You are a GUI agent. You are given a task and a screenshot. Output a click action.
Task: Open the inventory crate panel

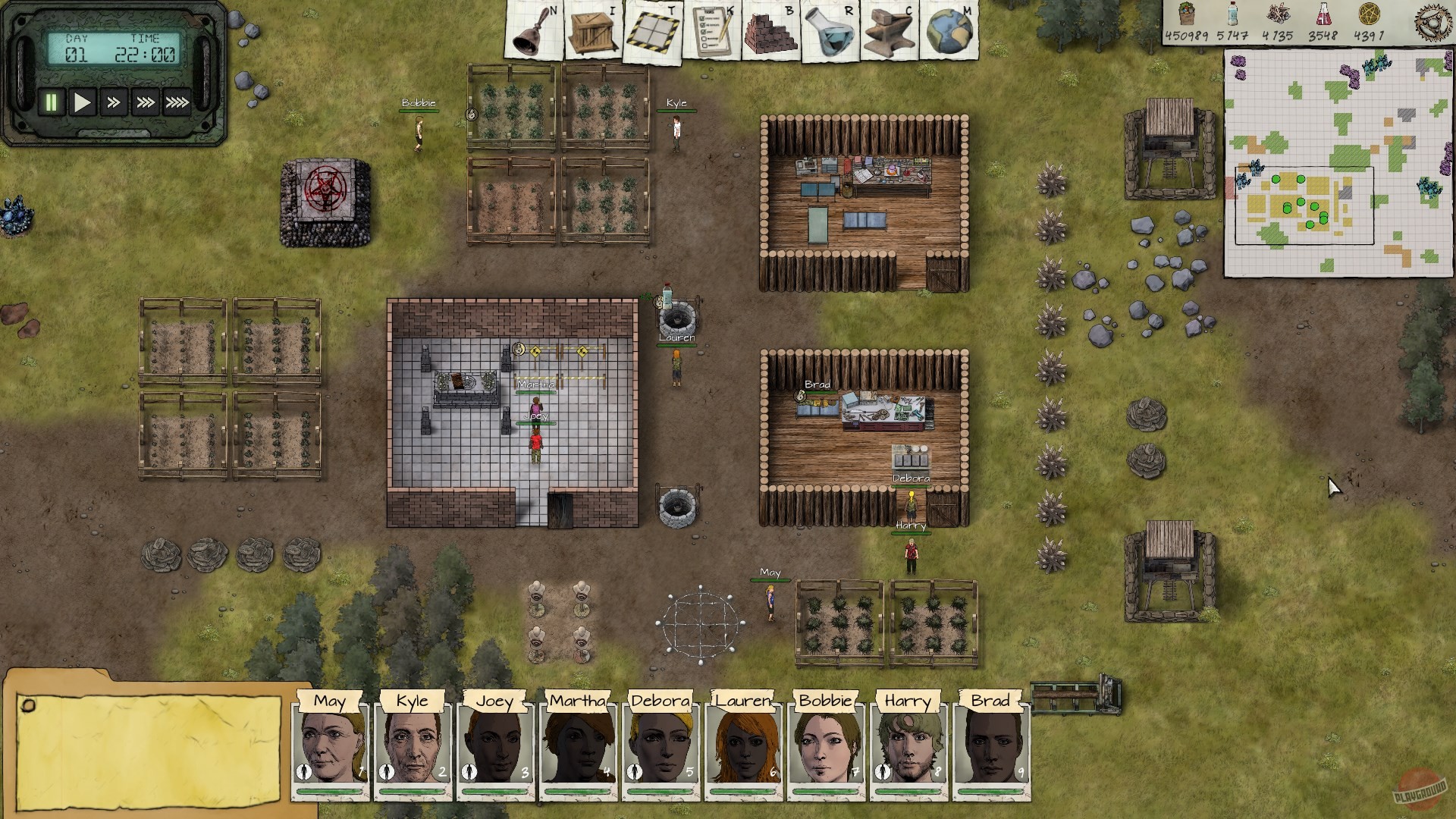tap(591, 29)
